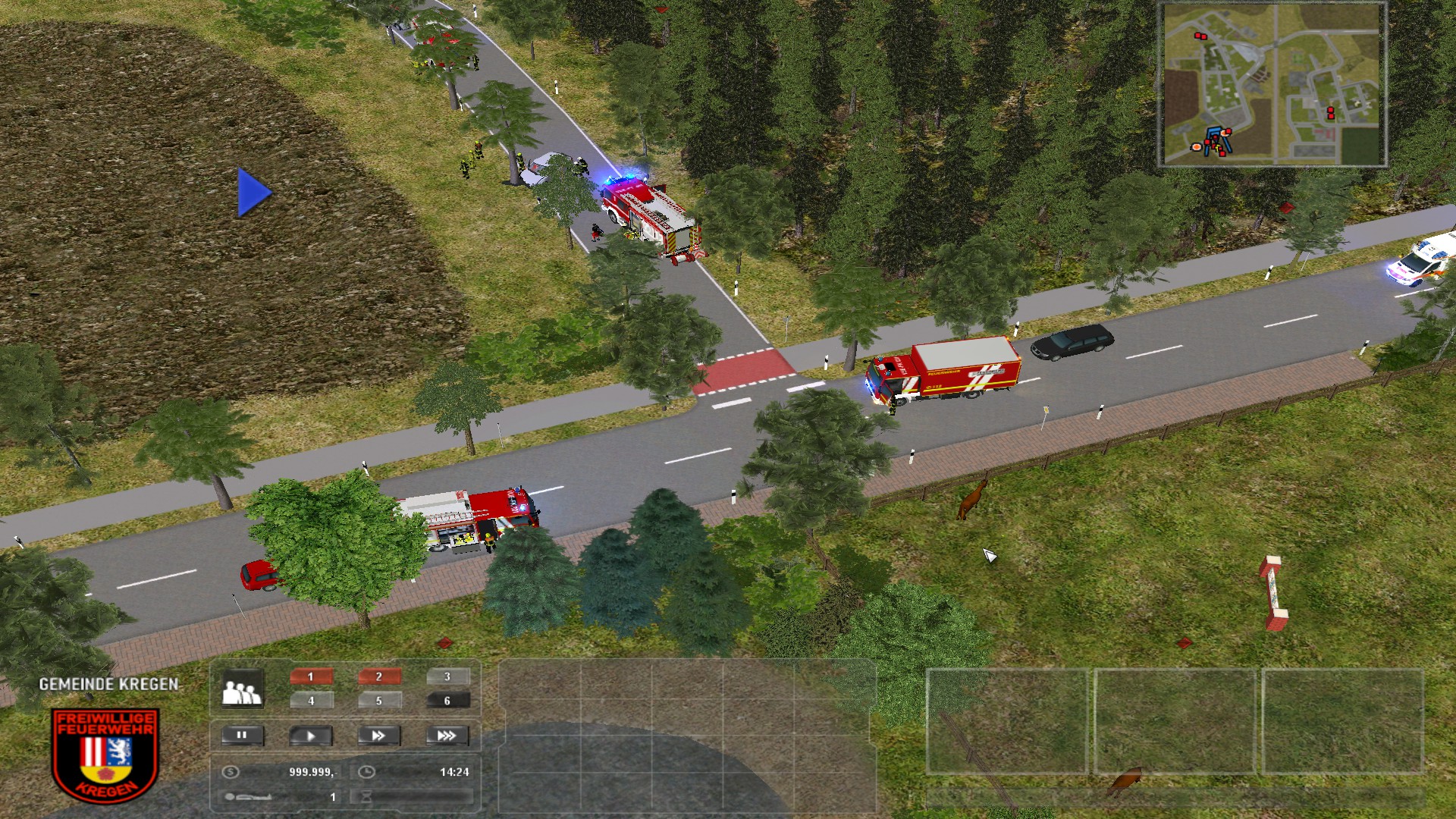This screenshot has height=819, width=1456.
Task: Click the Freiwillige Feuerwehr Kregen emblem
Action: (105, 755)
